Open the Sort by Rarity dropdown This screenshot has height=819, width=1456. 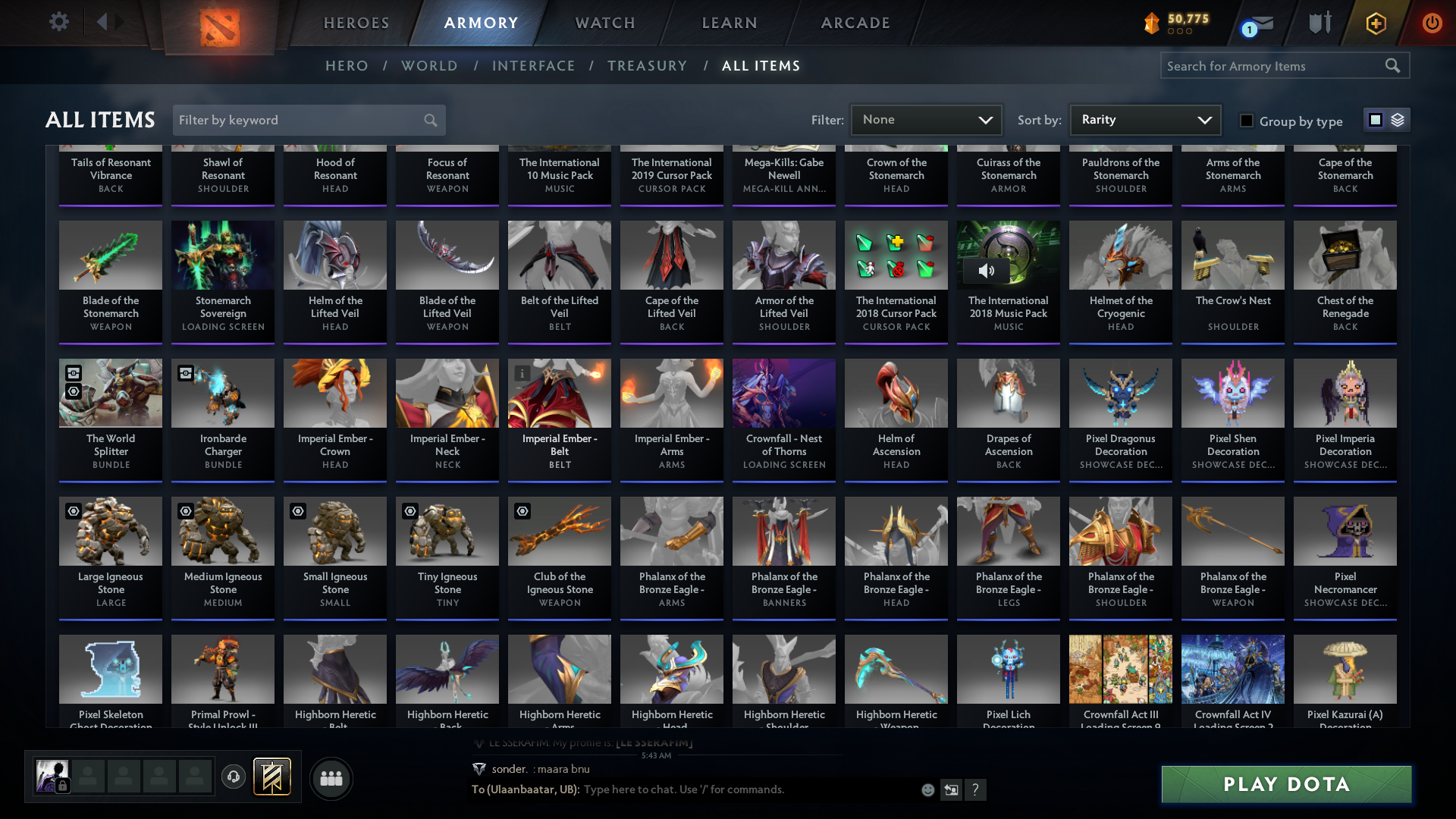pos(1144,120)
